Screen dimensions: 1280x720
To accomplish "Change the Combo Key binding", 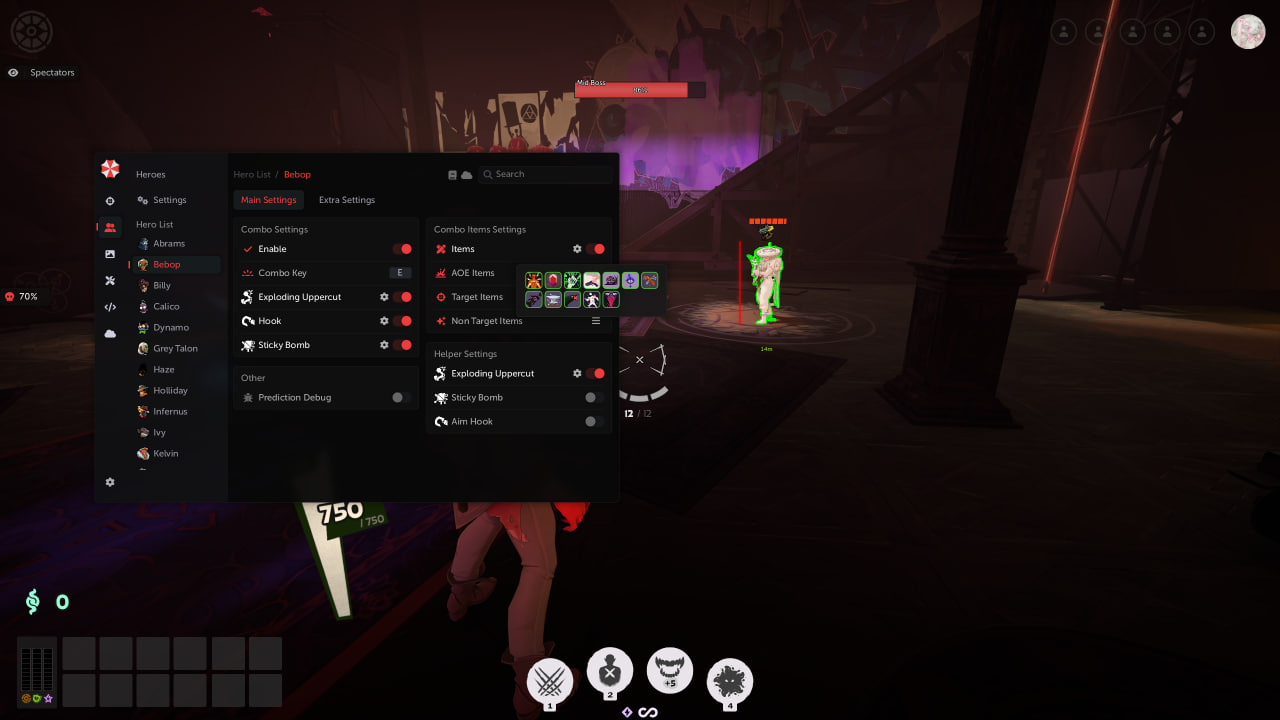I will coord(400,273).
